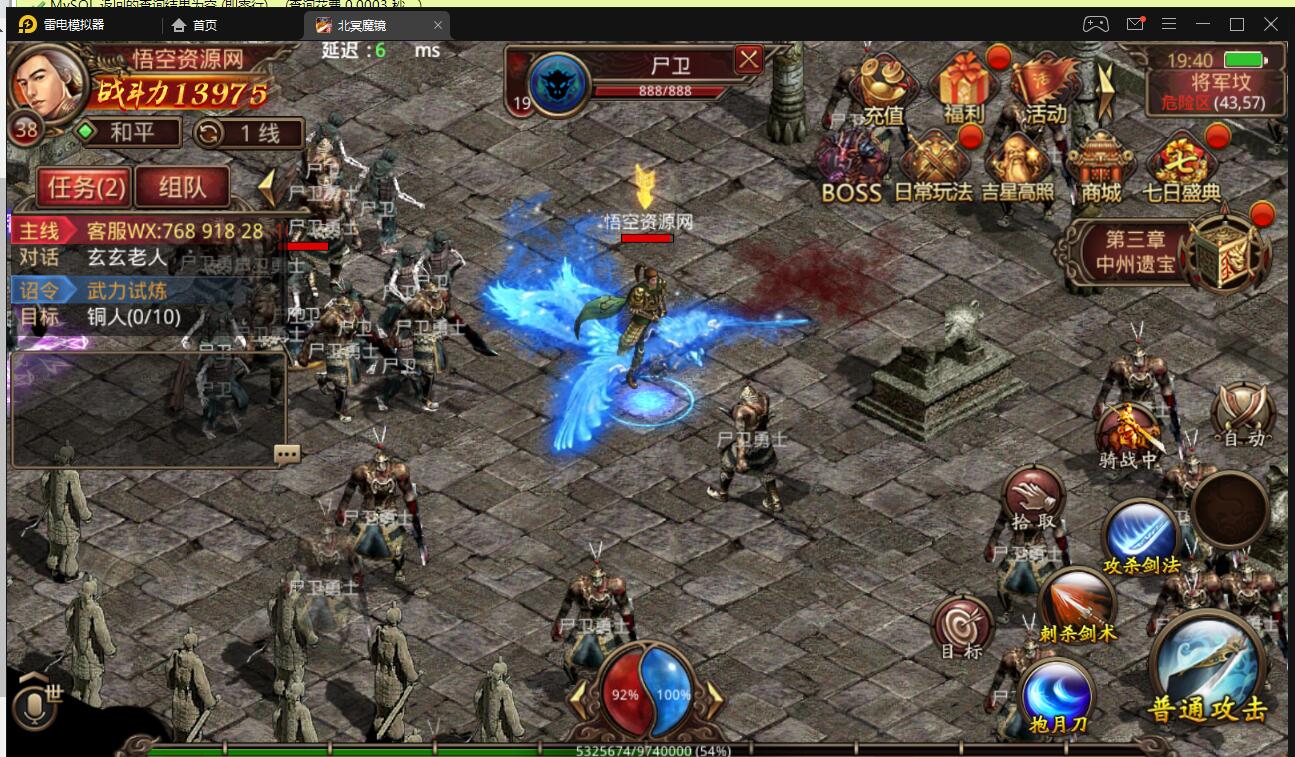Close the 北冥魔镜 emulator tab

pyautogui.click(x=439, y=25)
